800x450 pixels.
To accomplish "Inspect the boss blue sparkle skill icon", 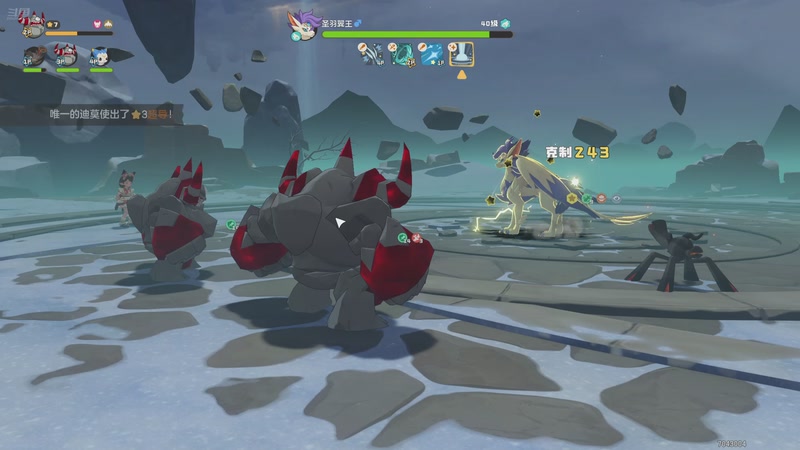I will [431, 54].
